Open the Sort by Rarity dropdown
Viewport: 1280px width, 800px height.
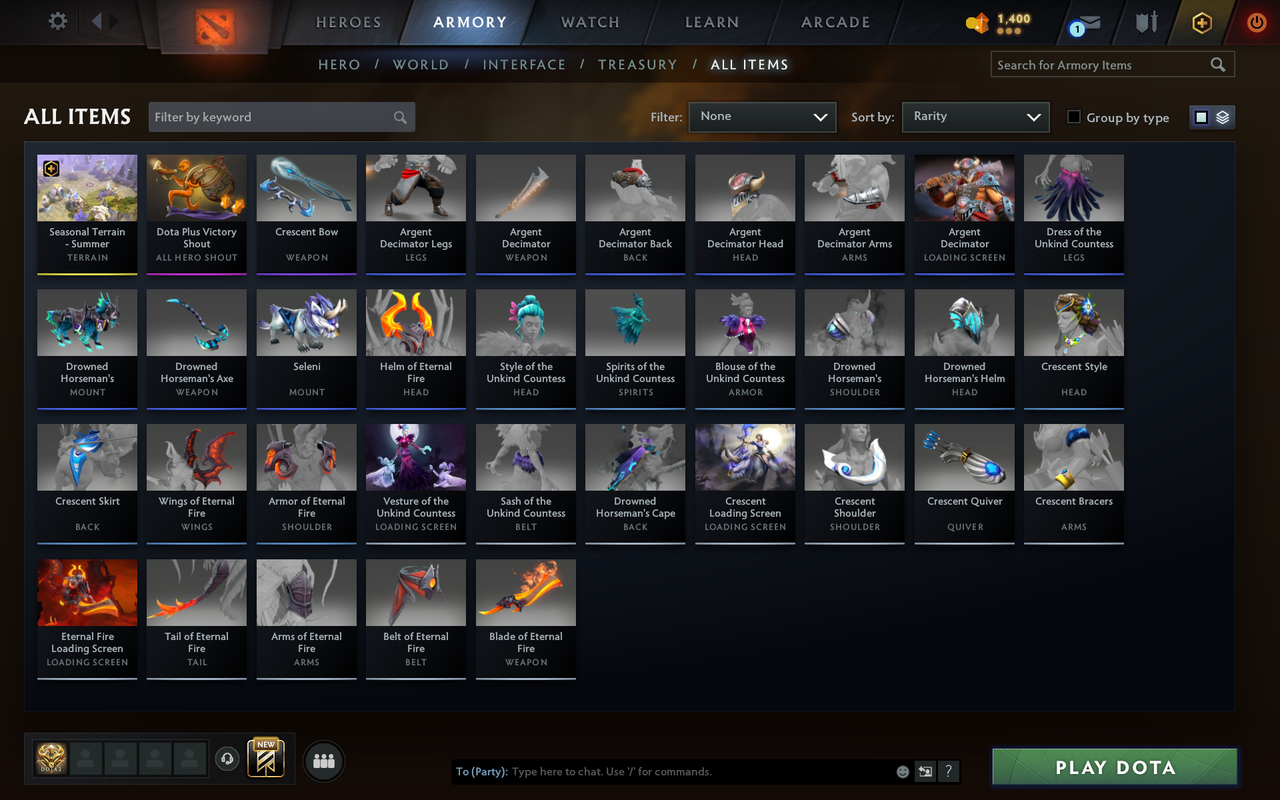point(975,117)
